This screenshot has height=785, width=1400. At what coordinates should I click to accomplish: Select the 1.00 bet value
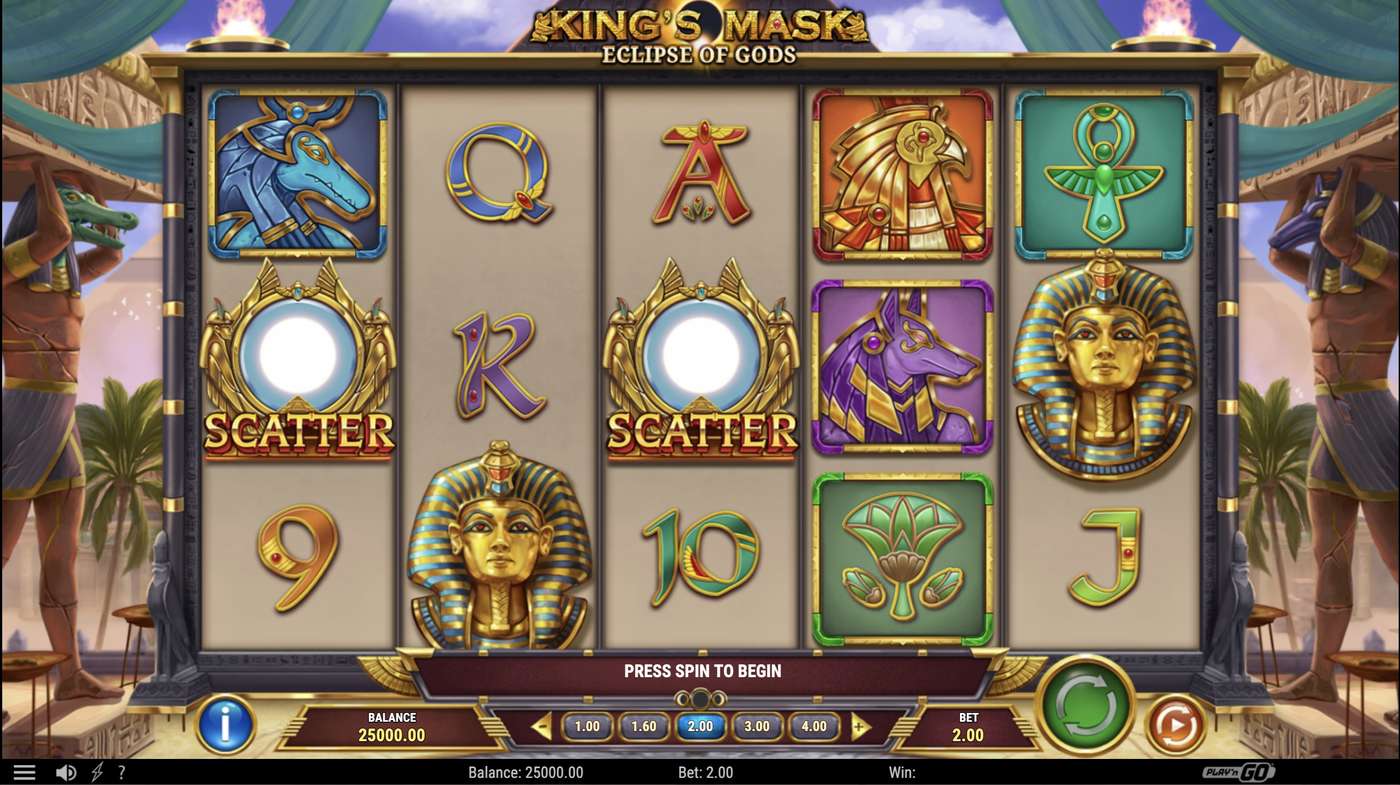pos(587,727)
